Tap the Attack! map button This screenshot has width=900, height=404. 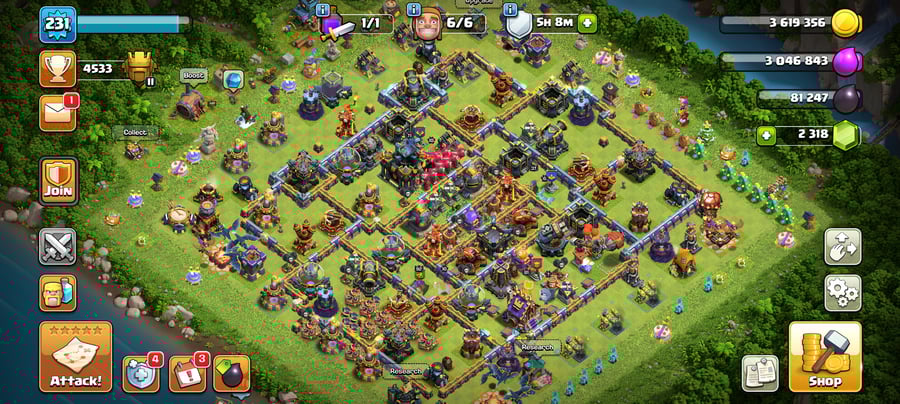point(75,356)
